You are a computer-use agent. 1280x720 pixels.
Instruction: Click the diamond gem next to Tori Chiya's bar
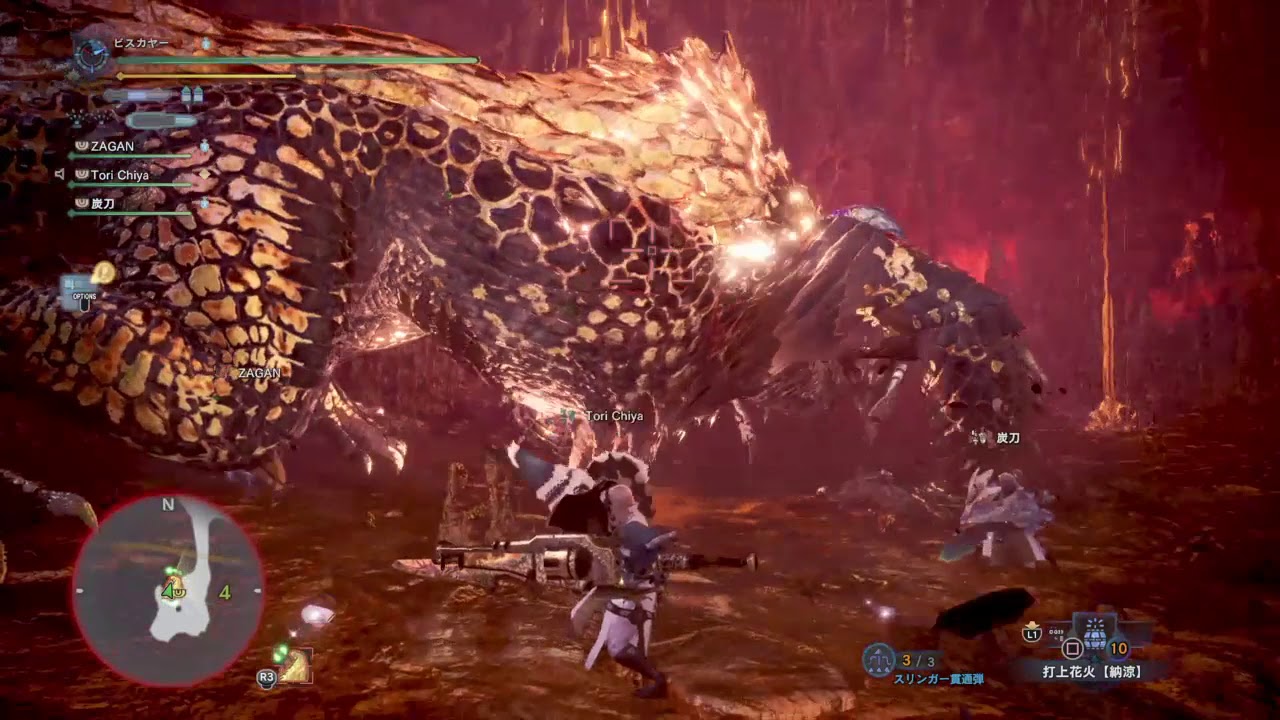pos(204,175)
